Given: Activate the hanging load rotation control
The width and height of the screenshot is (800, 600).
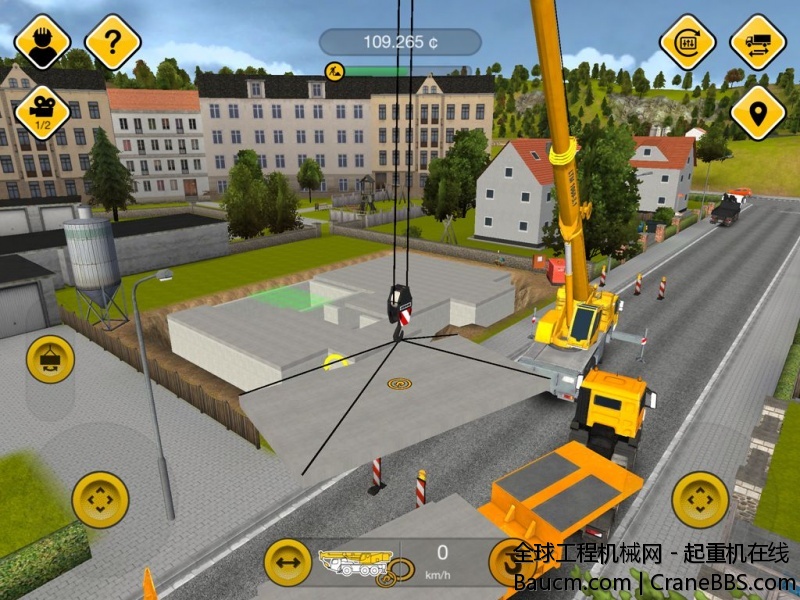Looking at the screenshot, I should point(50,359).
